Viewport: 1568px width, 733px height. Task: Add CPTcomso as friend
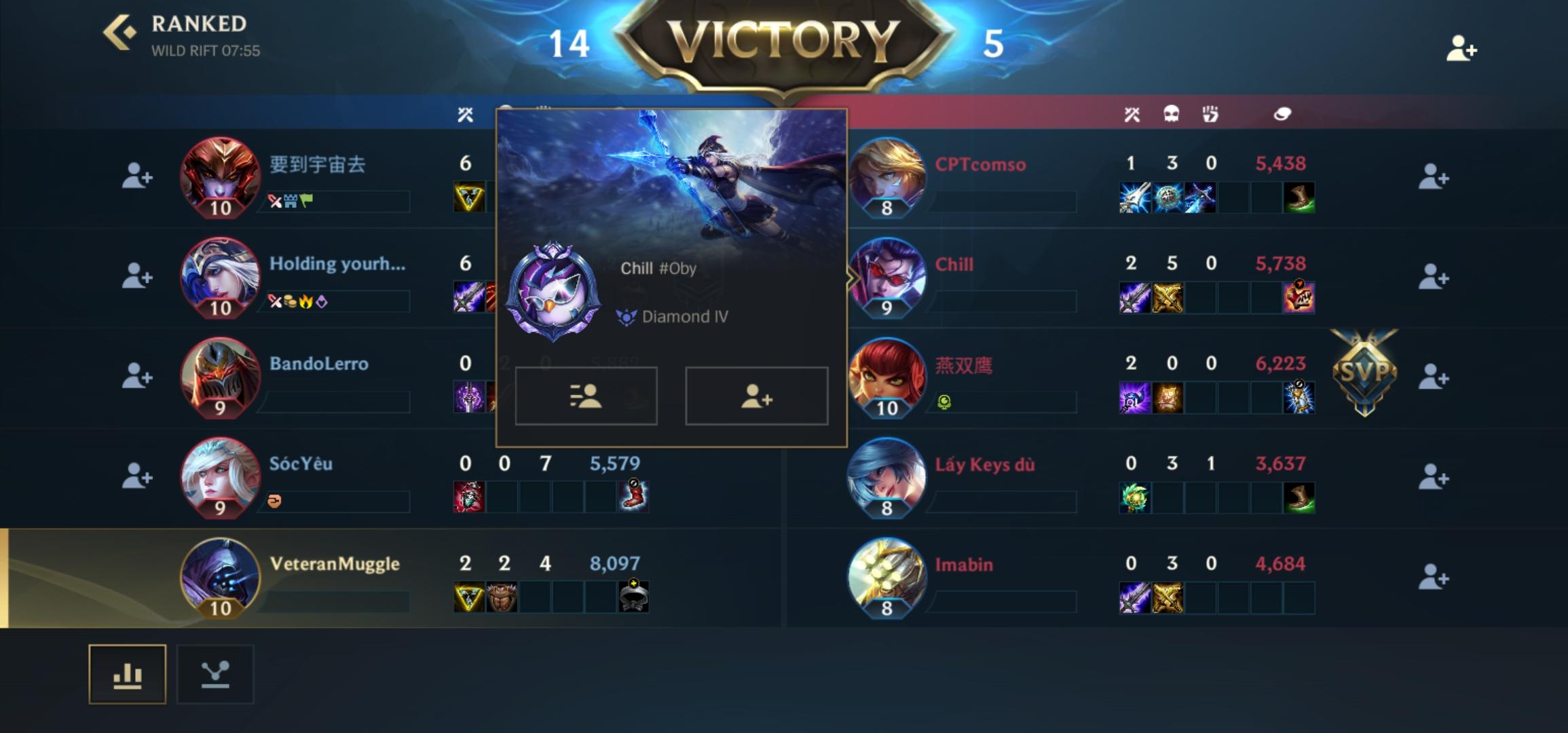(1434, 177)
